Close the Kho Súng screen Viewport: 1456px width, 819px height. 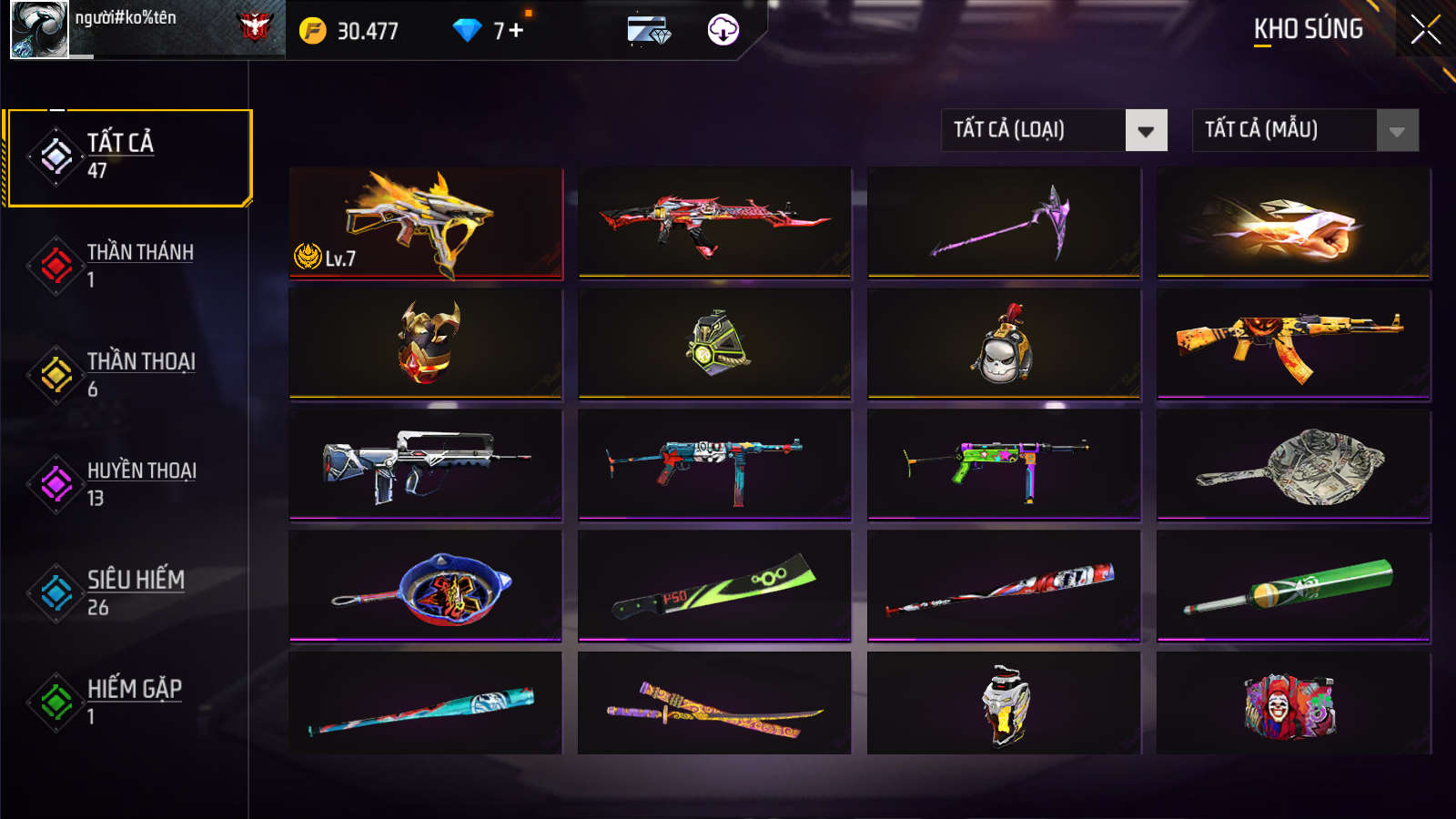coord(1425,29)
